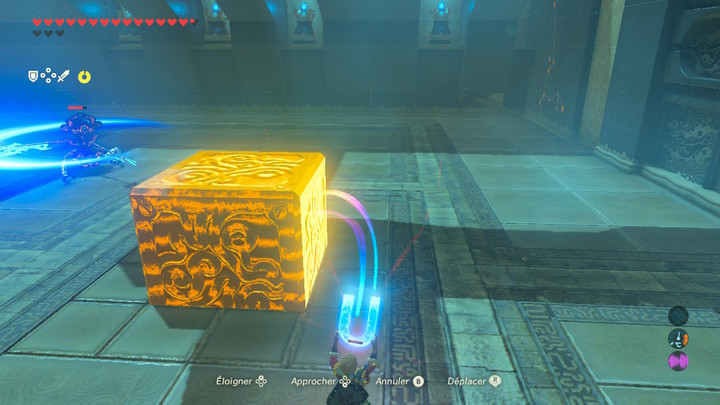Click the pink noise level indicator
Viewport: 720px width, 405px height.
click(677, 359)
